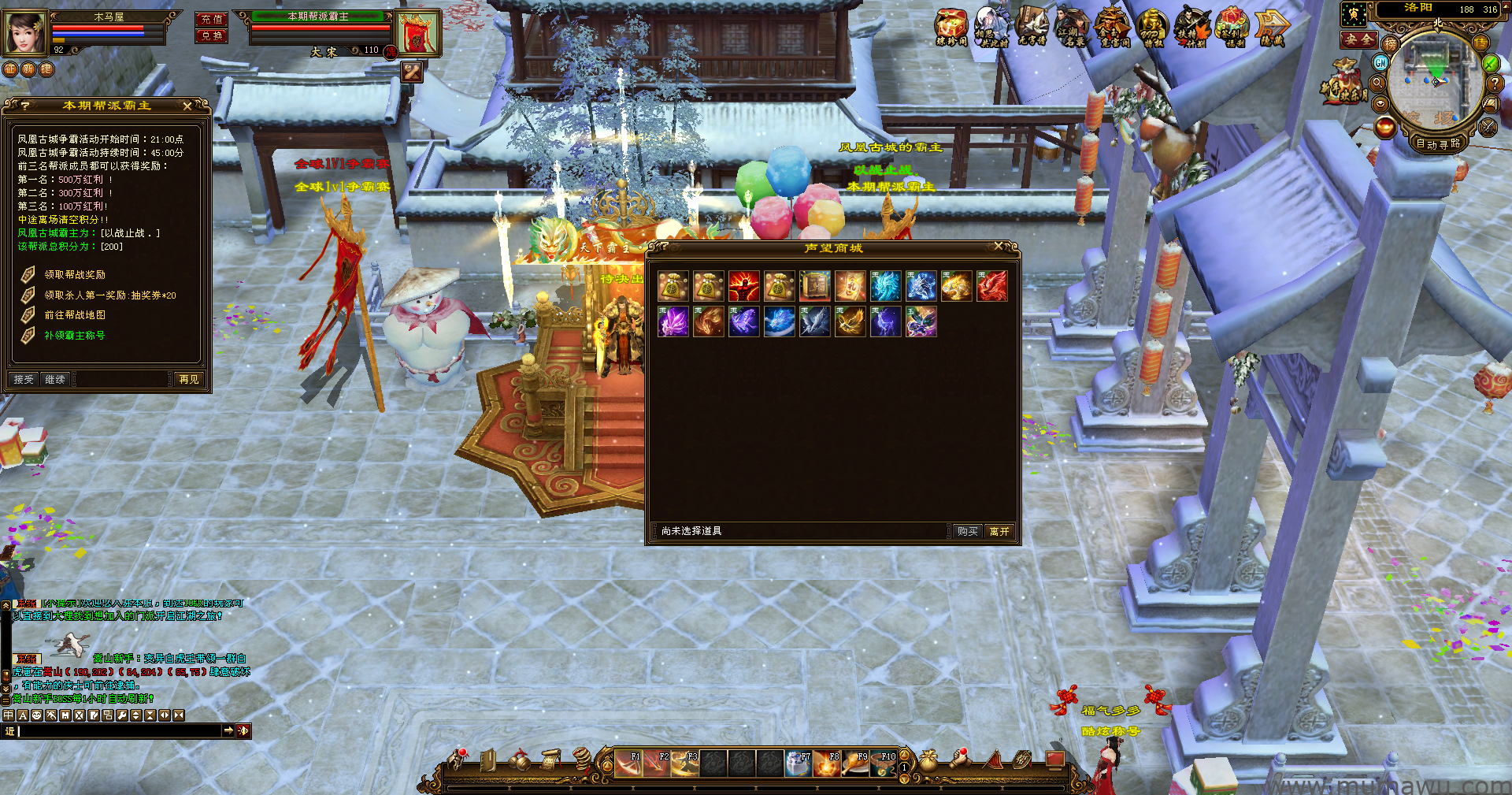1512x795 pixels.
Task: Select the ornate treasure cabinet shop item
Action: tap(814, 286)
